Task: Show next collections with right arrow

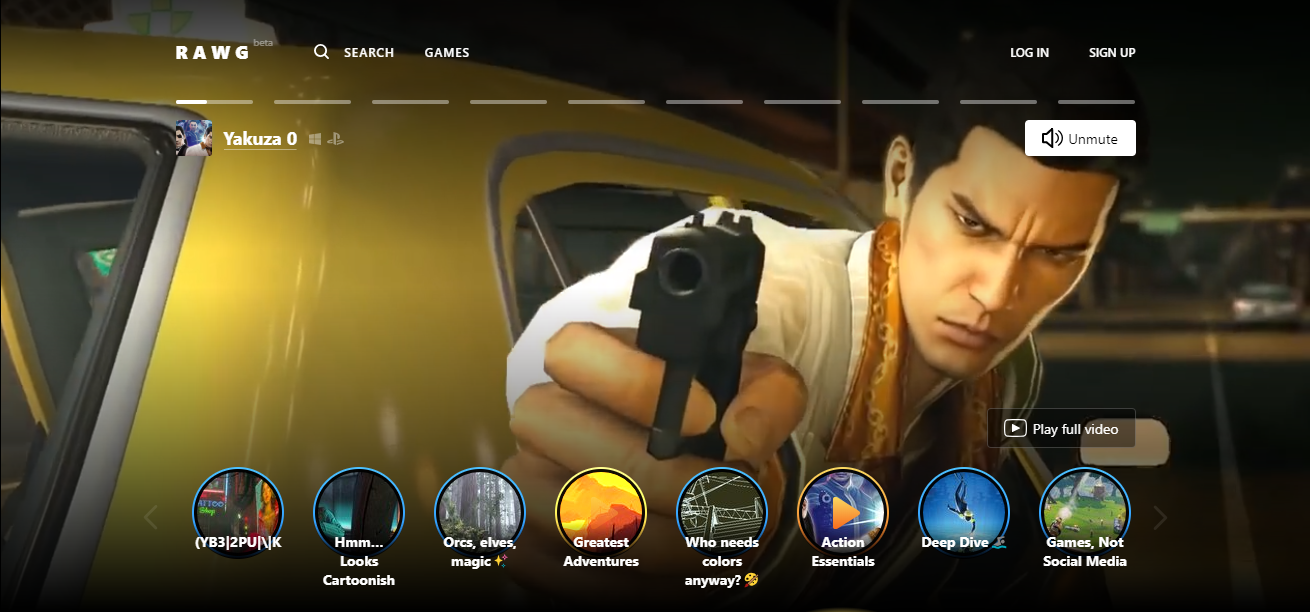Action: pos(1160,518)
